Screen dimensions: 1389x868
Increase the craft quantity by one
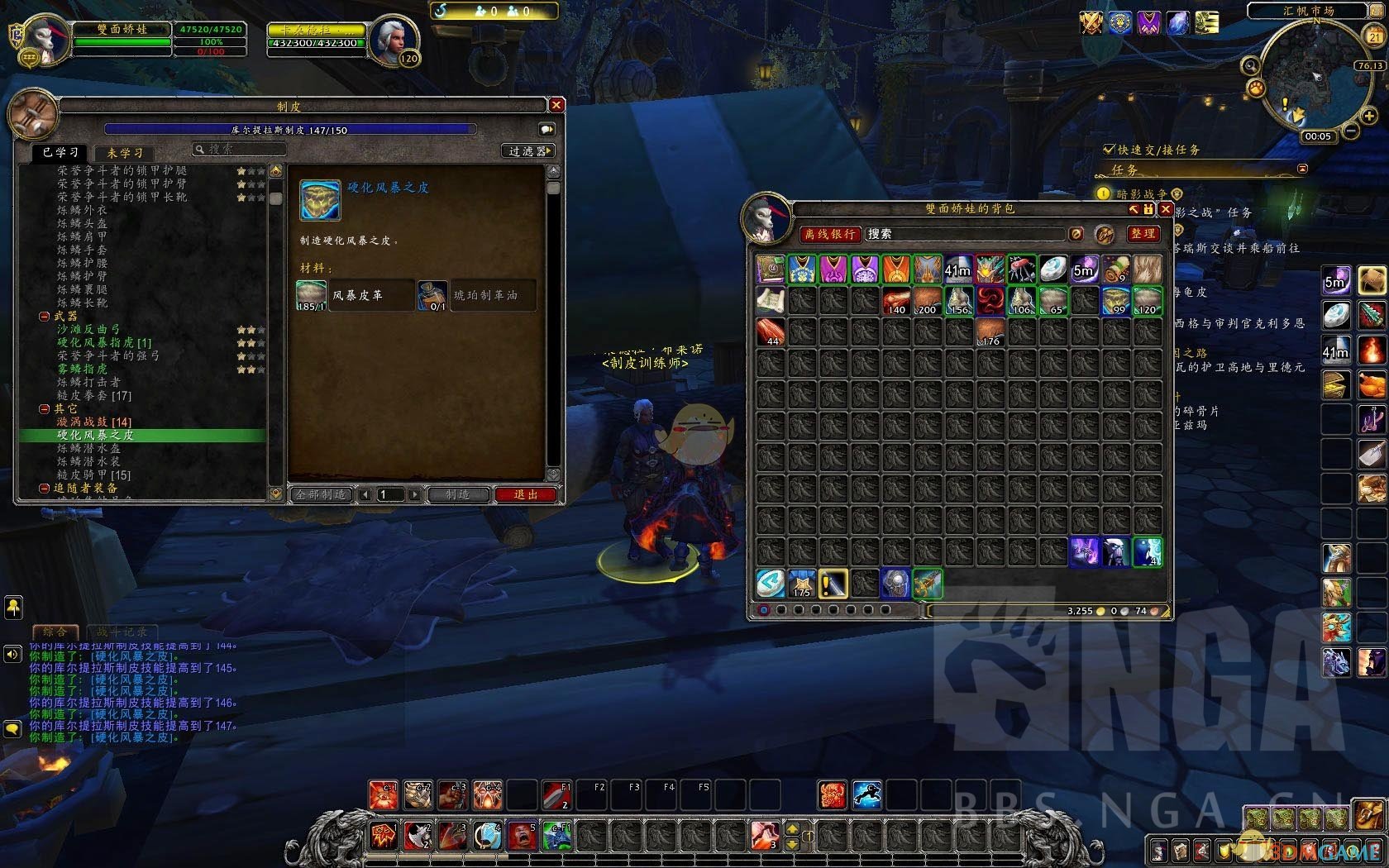tap(415, 494)
